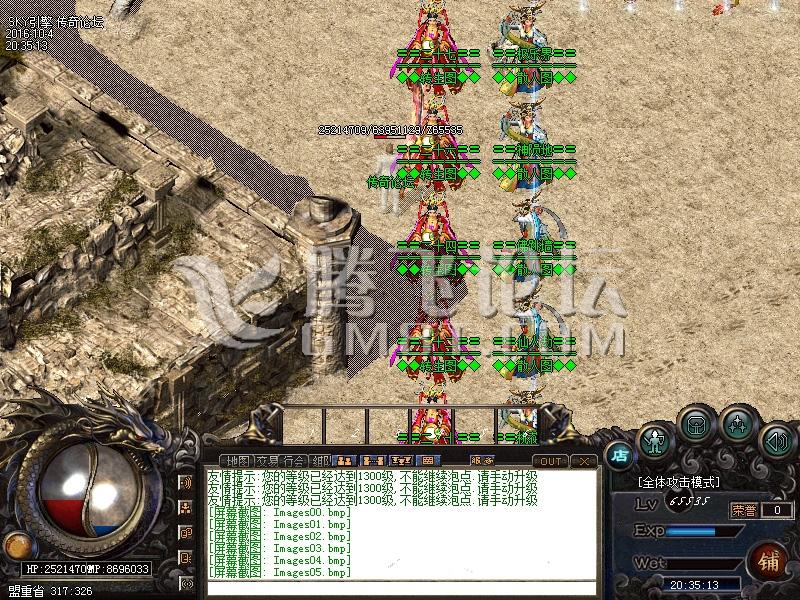Viewport: 800px width, 600px height.
Task: Click the 全体攻击模式 attack mode label
Action: pyautogui.click(x=680, y=482)
